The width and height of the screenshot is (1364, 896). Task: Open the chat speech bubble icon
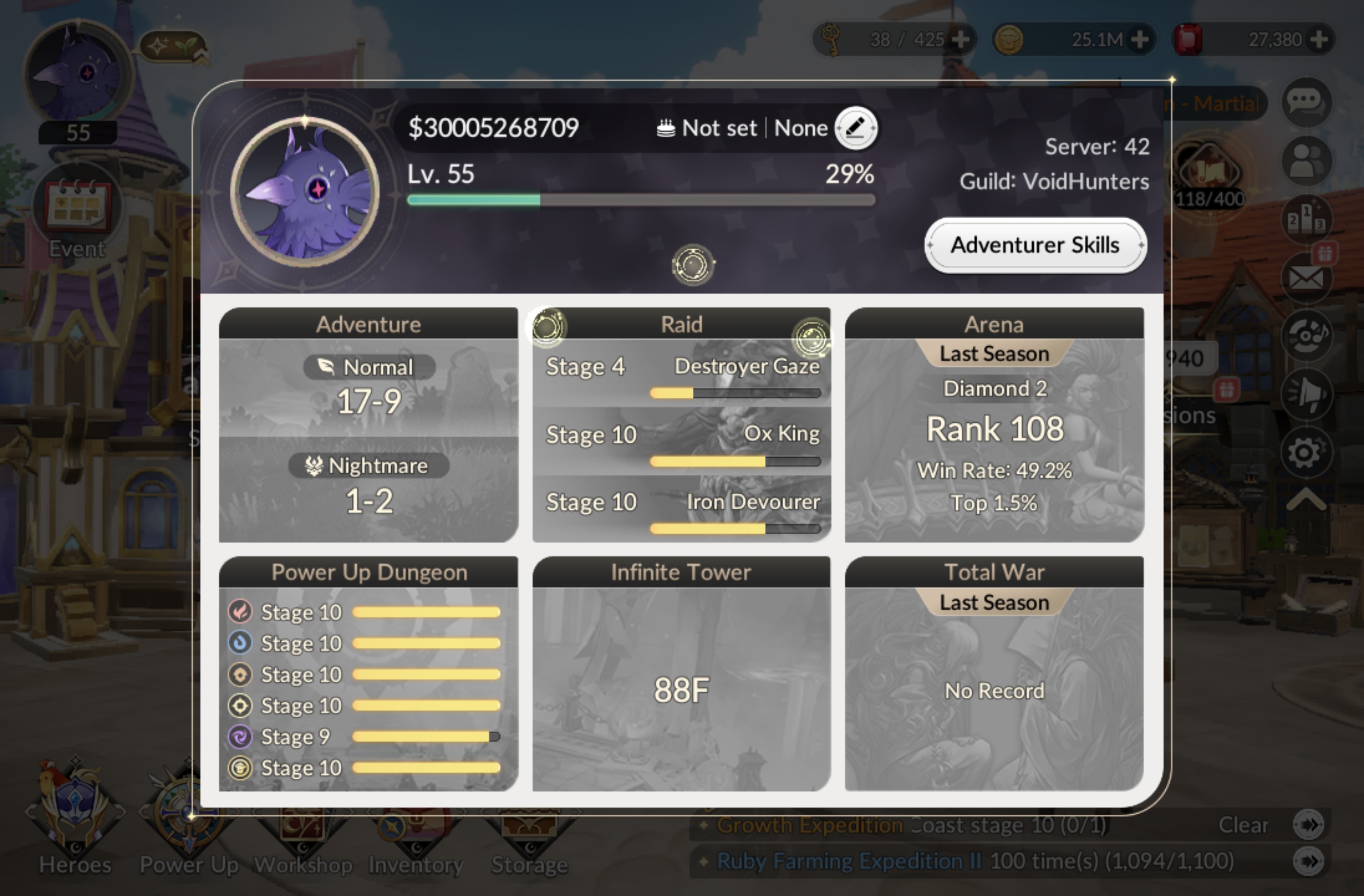pyautogui.click(x=1306, y=103)
